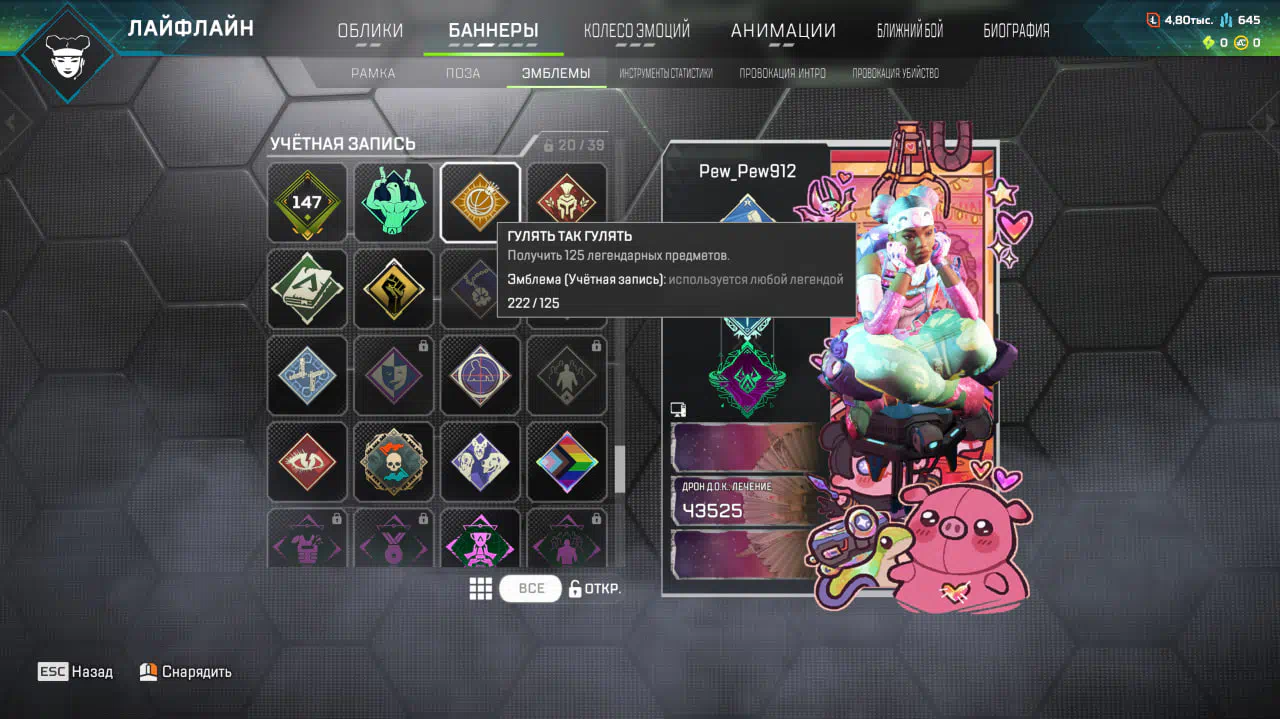
Task: Switch to ПРОВОКАЦИЯ: УБИЙСТВО sub-tab
Action: click(x=895, y=73)
